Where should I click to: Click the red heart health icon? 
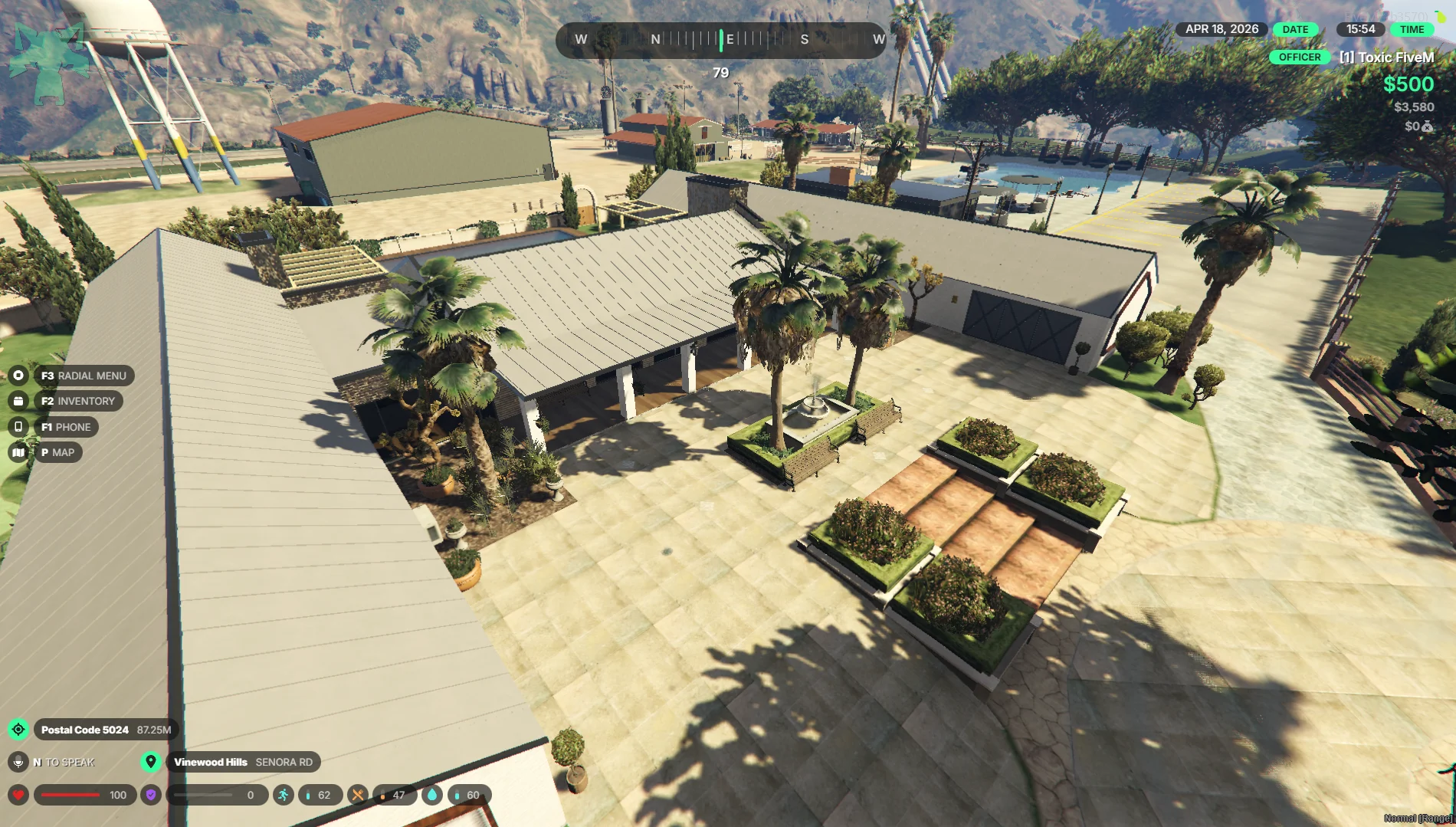pyautogui.click(x=18, y=795)
